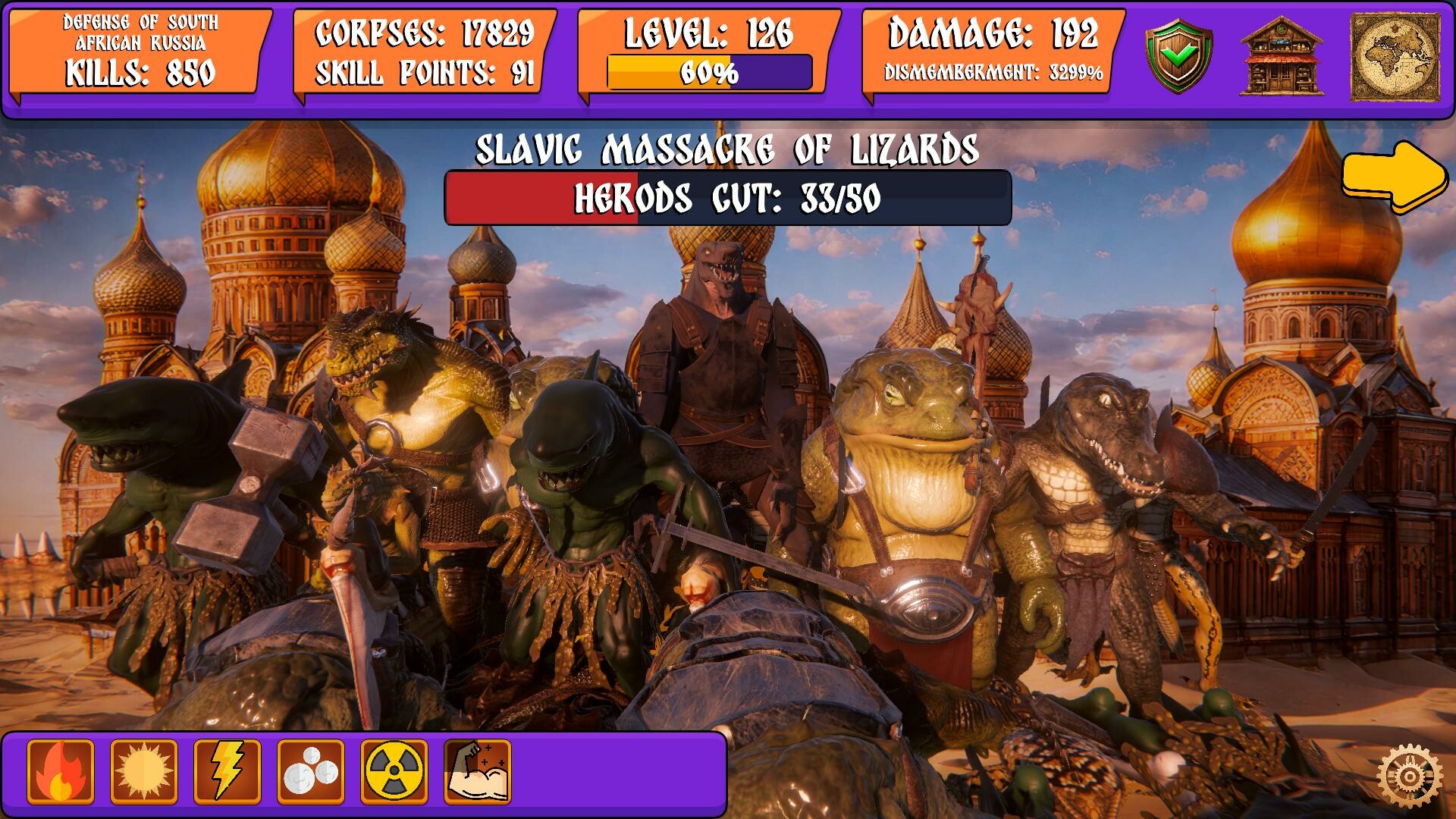Open the shop building icon
The height and width of the screenshot is (819, 1456).
(1282, 53)
